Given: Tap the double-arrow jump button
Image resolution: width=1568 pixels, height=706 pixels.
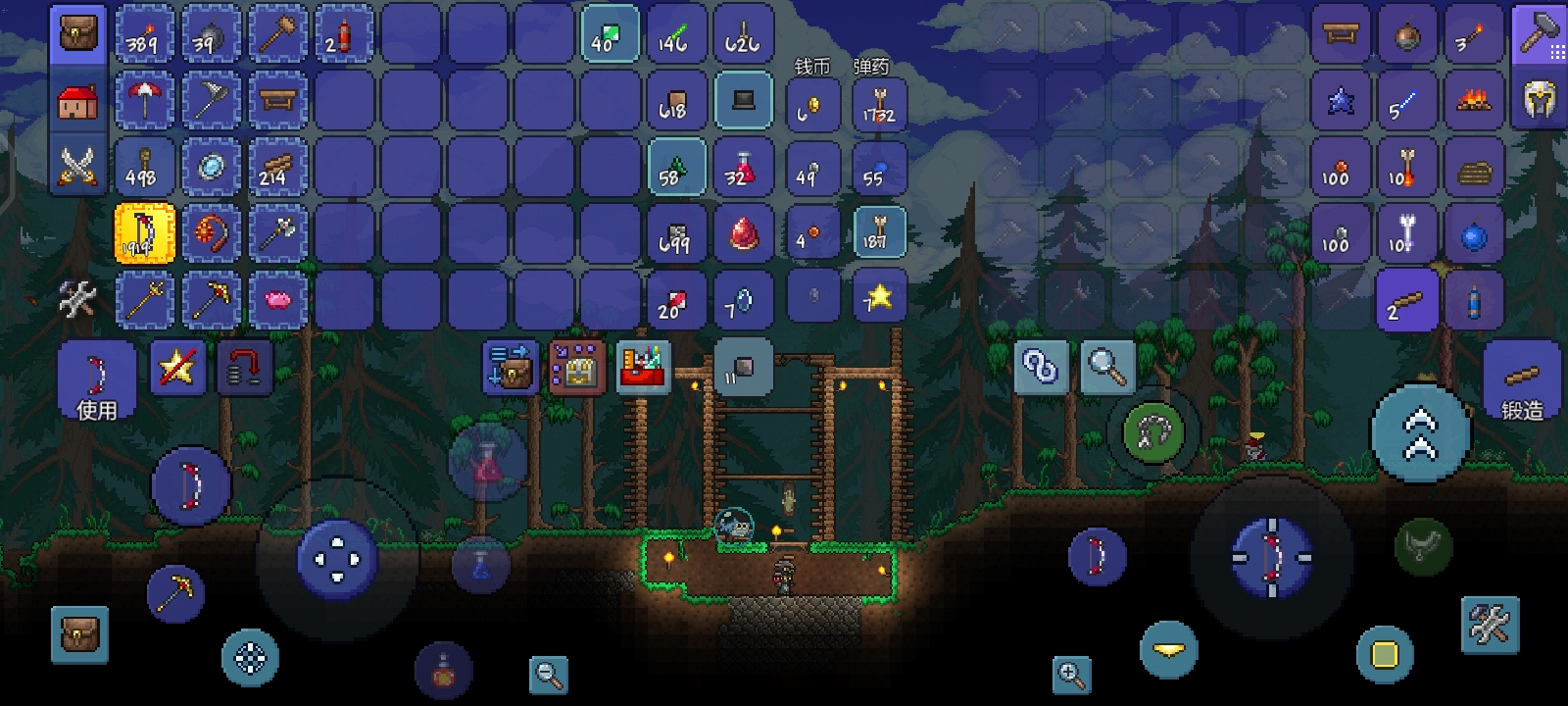Looking at the screenshot, I should coord(1420,433).
